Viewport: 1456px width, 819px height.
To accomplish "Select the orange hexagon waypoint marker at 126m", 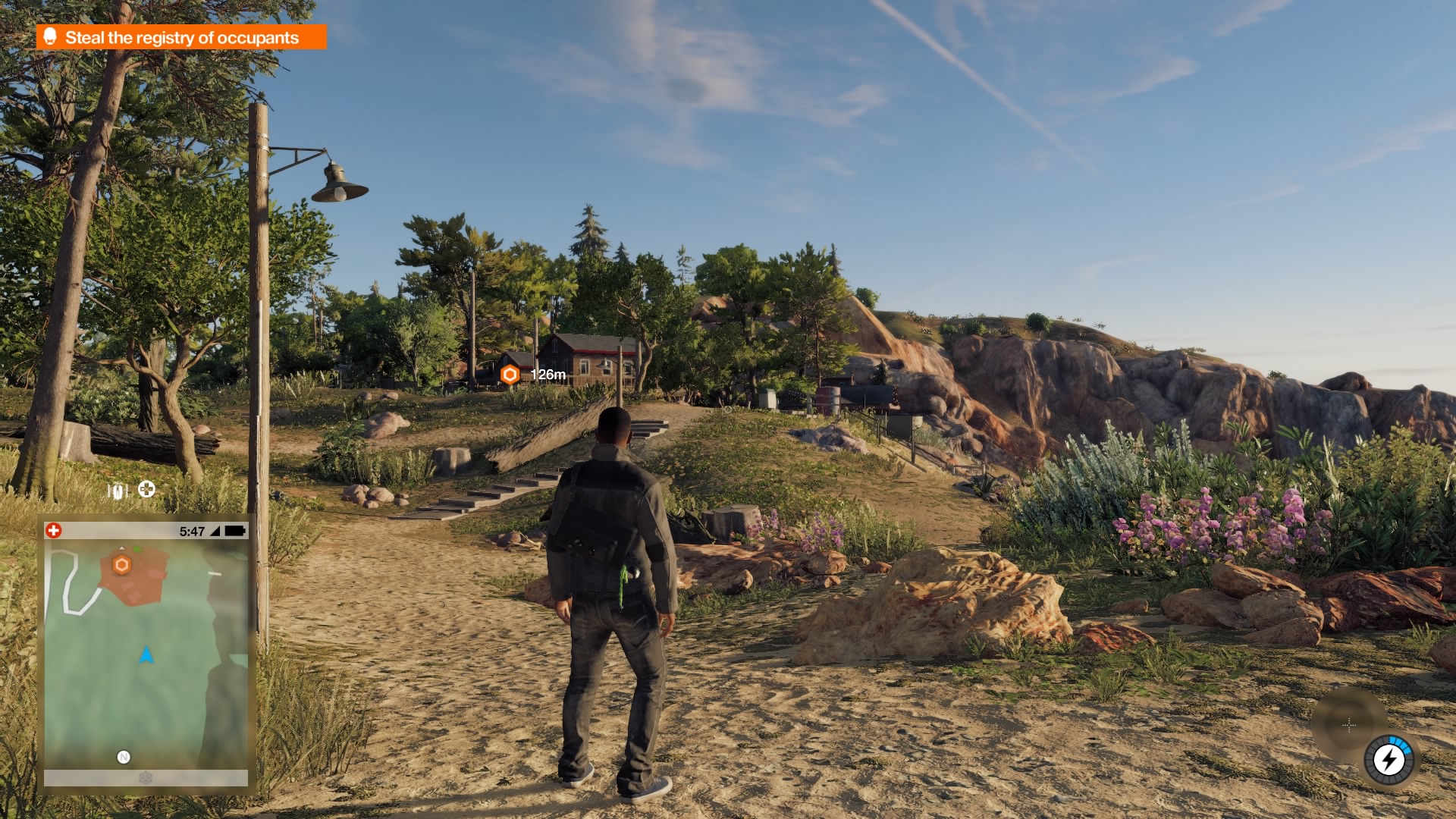I will (510, 374).
